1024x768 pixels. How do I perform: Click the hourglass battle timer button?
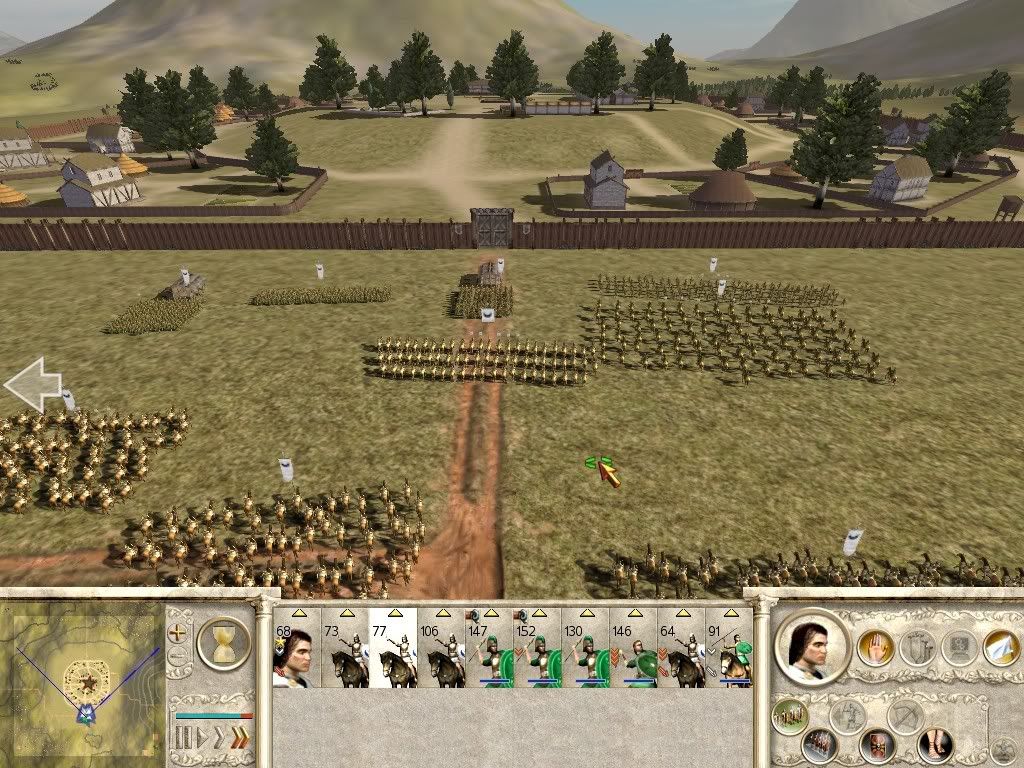coord(222,642)
